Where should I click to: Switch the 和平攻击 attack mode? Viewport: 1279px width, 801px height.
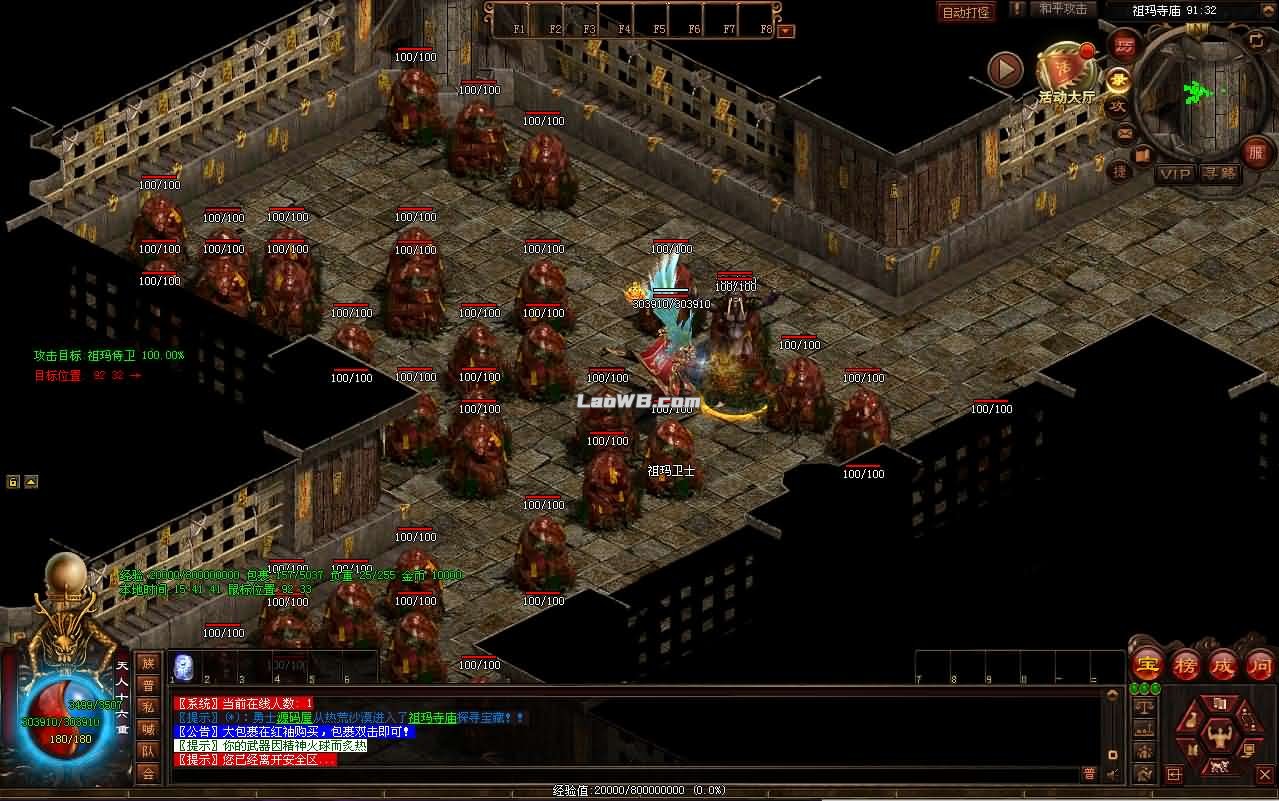(x=1062, y=9)
